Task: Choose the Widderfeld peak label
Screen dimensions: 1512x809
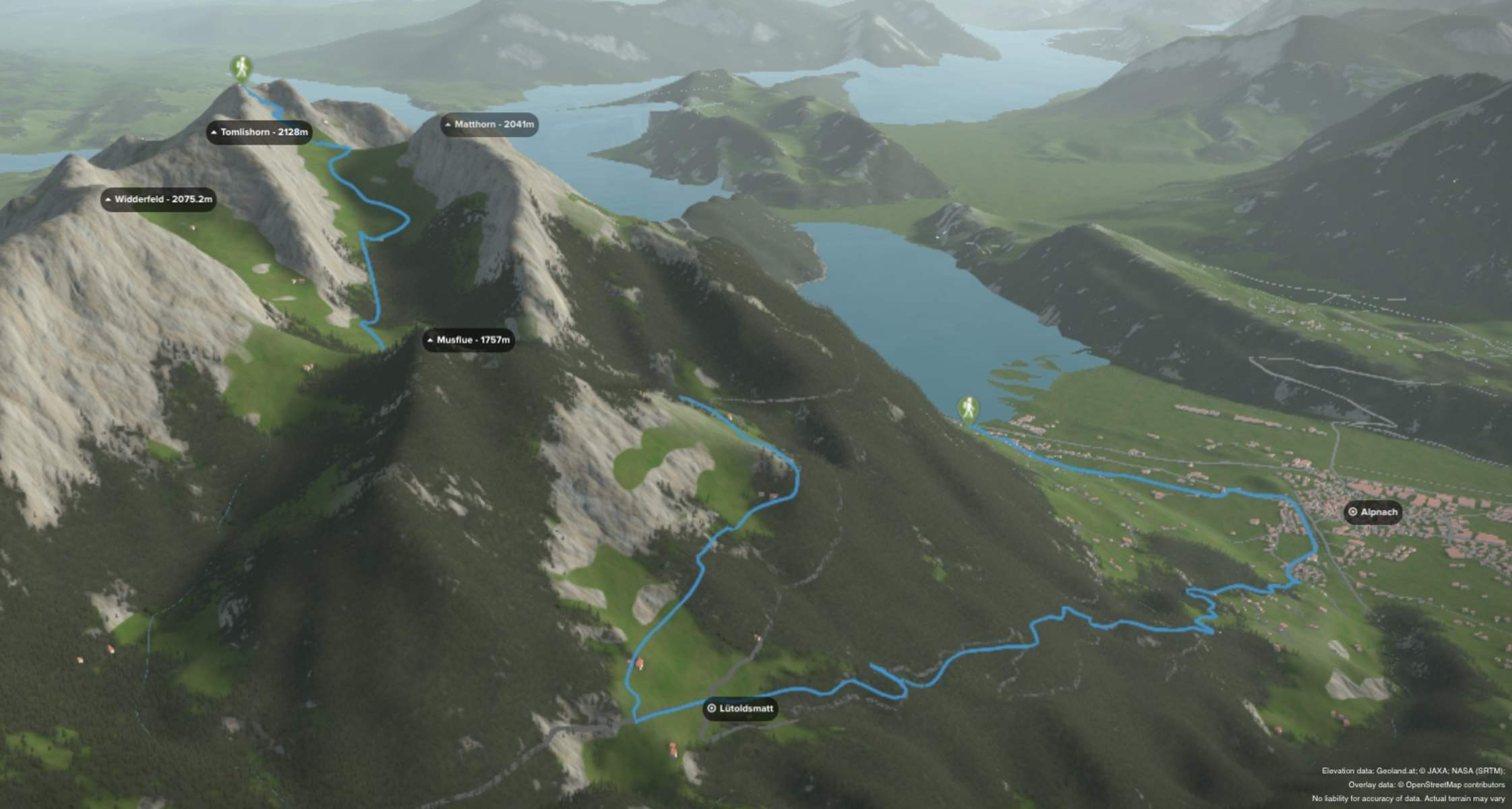Action: [158, 200]
